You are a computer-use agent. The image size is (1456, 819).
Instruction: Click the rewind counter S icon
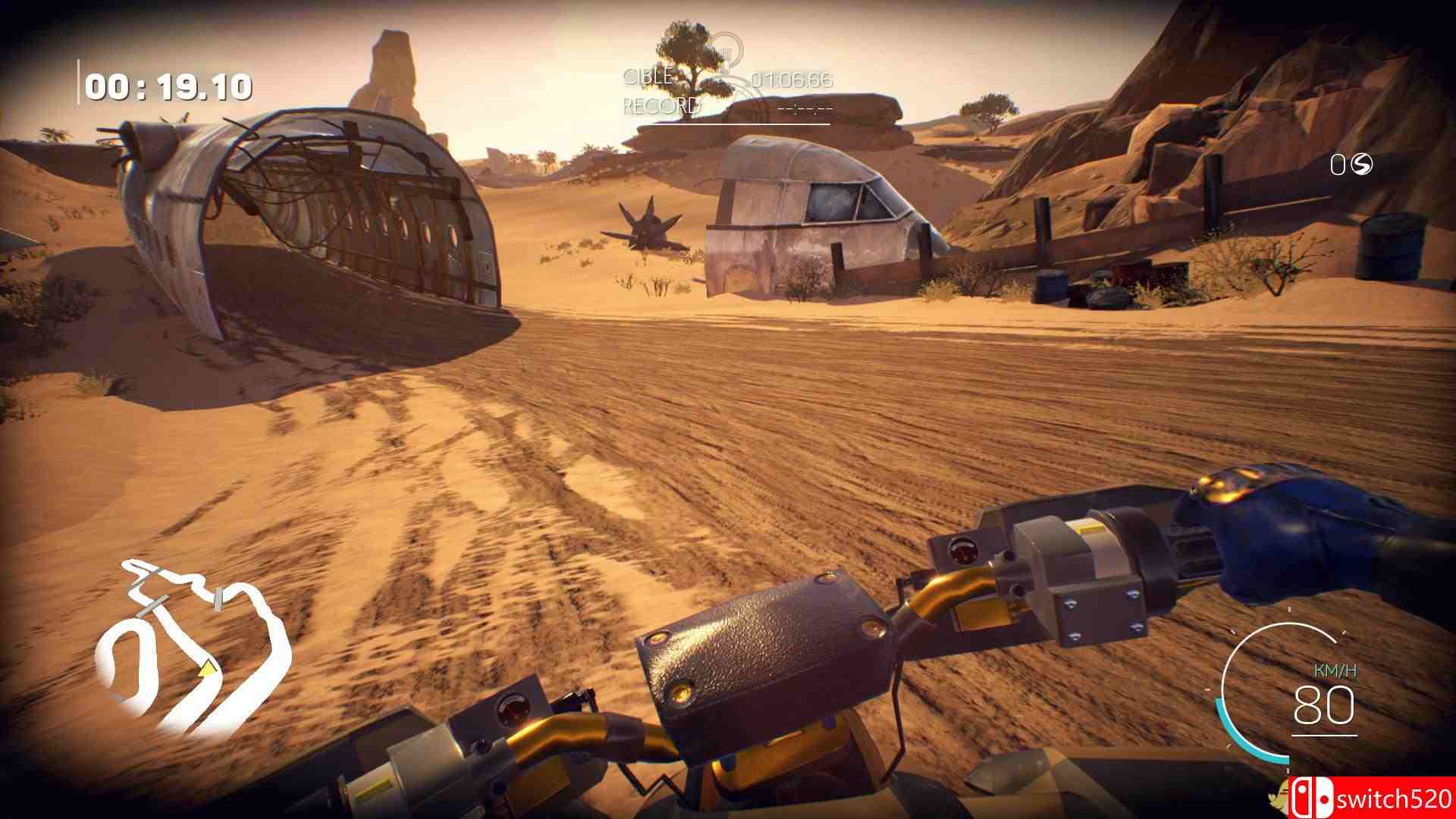coord(1362,165)
